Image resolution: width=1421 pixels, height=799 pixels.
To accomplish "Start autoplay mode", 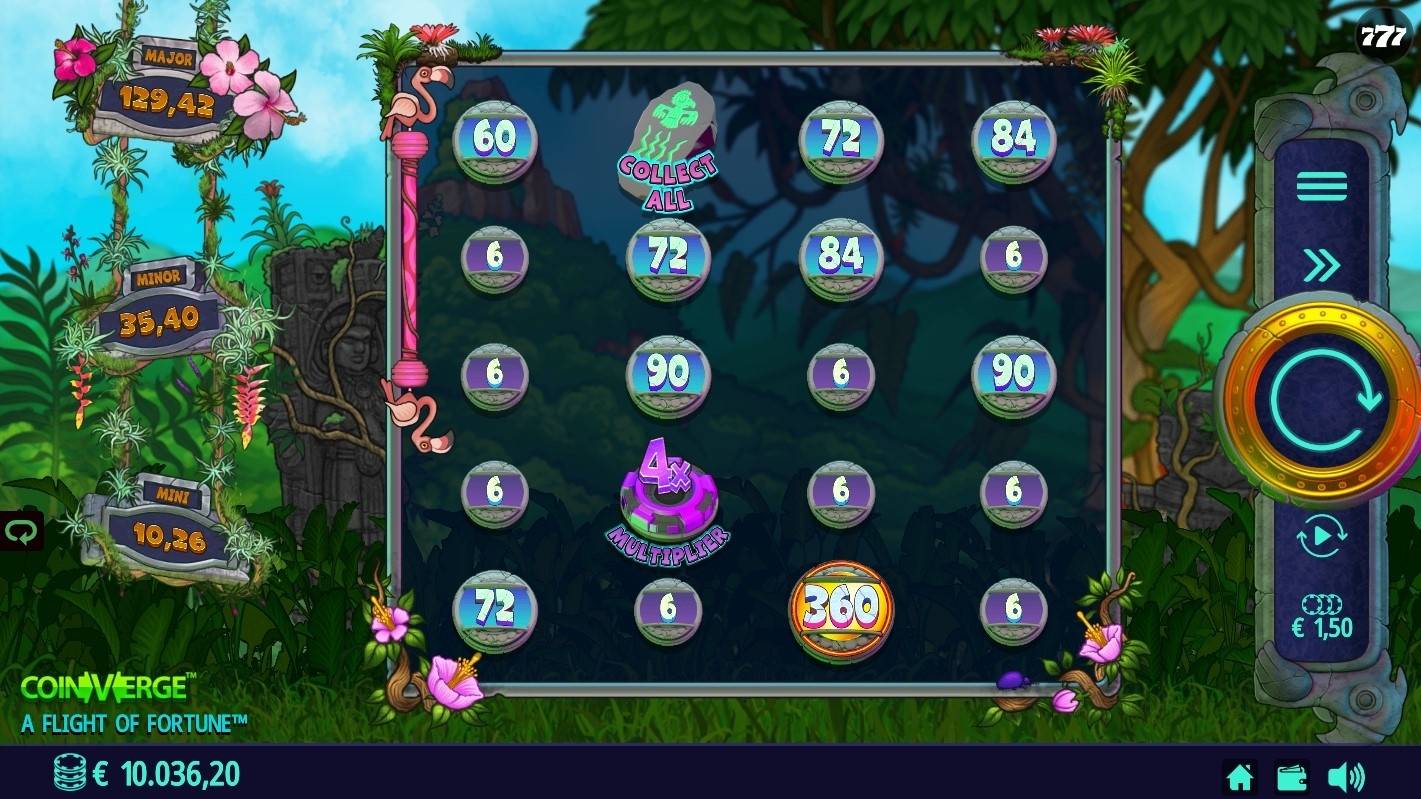I will [x=1322, y=538].
